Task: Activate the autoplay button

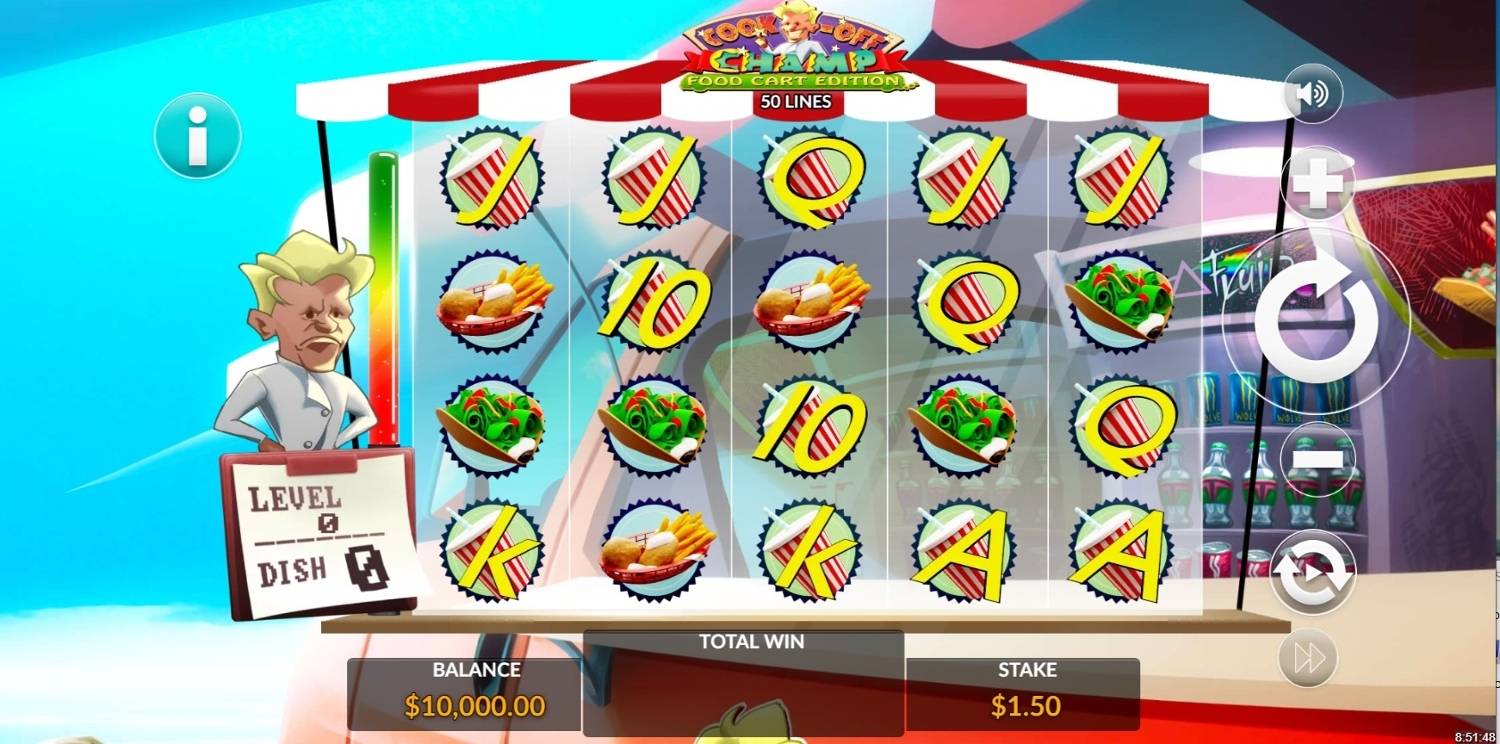Action: point(1312,573)
